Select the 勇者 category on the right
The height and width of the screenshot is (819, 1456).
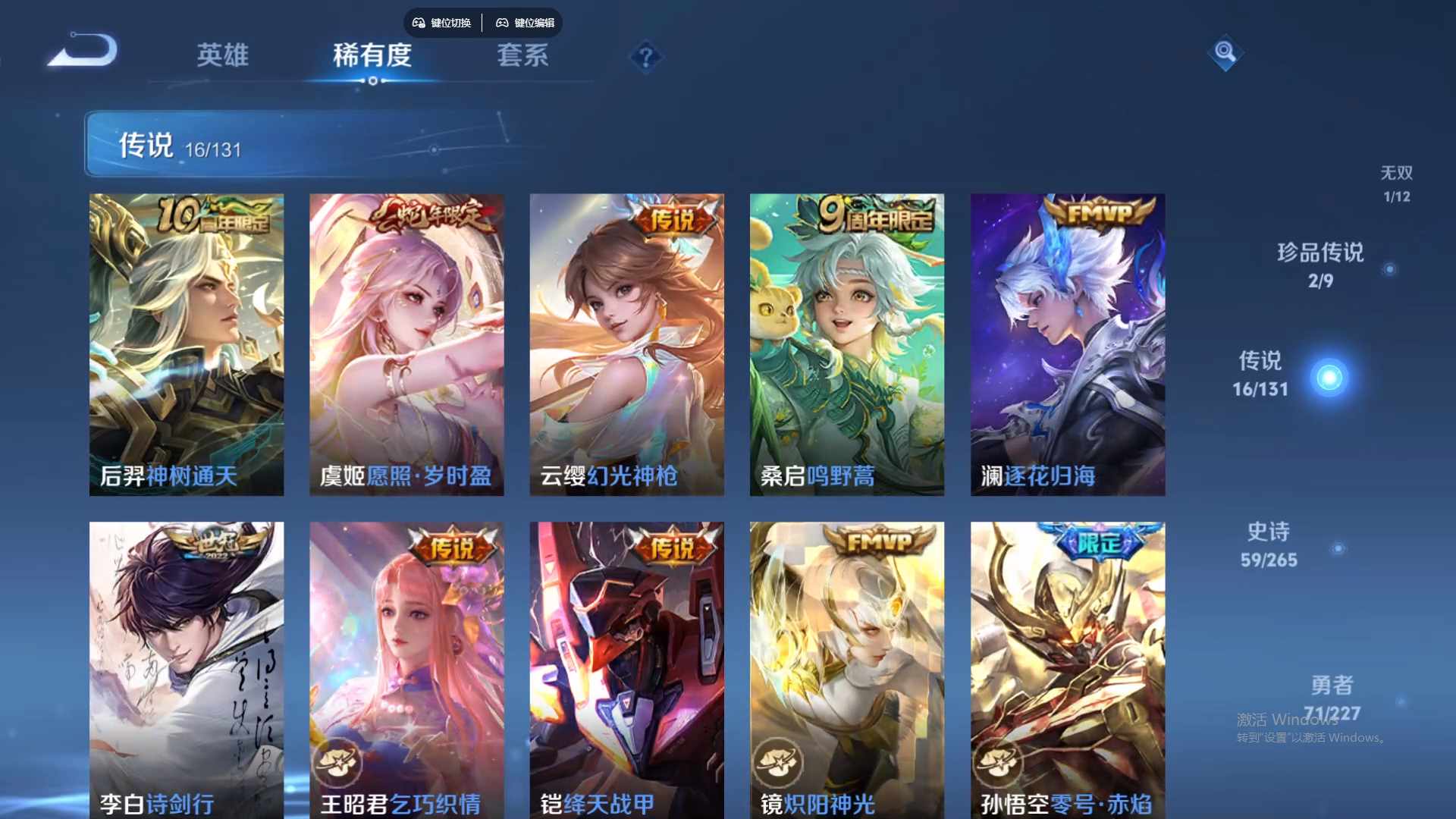1332,697
